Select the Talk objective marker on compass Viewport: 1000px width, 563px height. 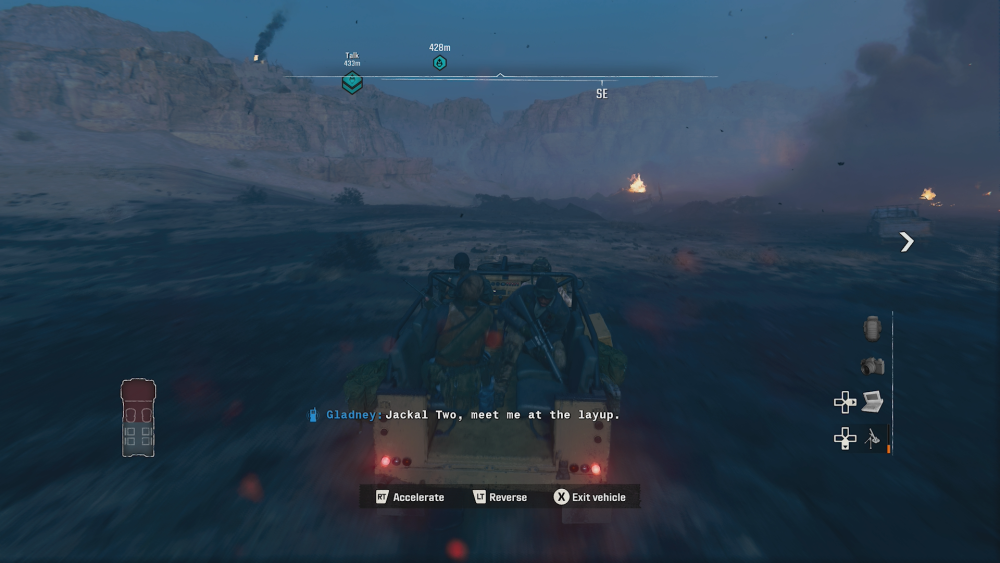pos(352,82)
